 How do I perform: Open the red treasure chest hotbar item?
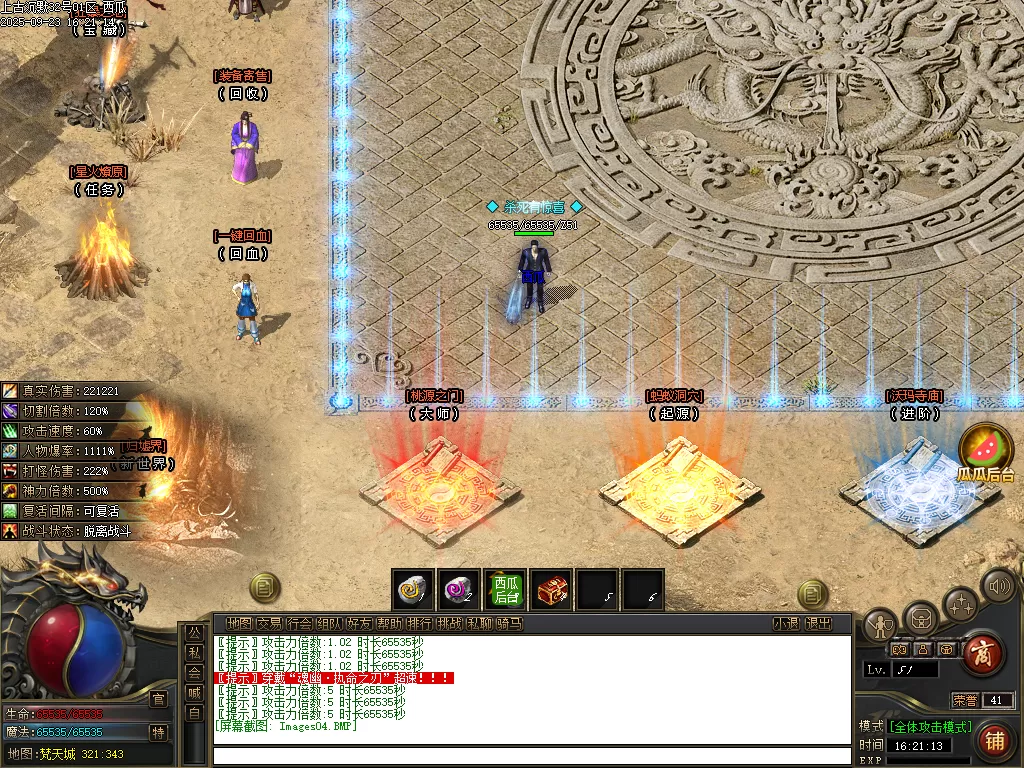pyautogui.click(x=550, y=590)
